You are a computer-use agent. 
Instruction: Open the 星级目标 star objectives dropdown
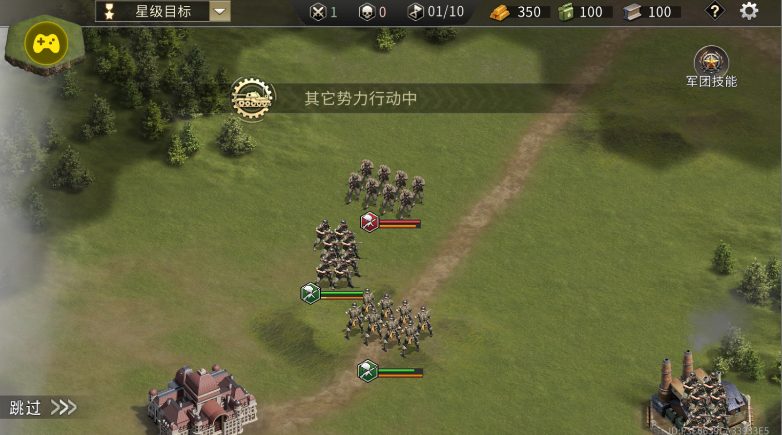[x=219, y=12]
